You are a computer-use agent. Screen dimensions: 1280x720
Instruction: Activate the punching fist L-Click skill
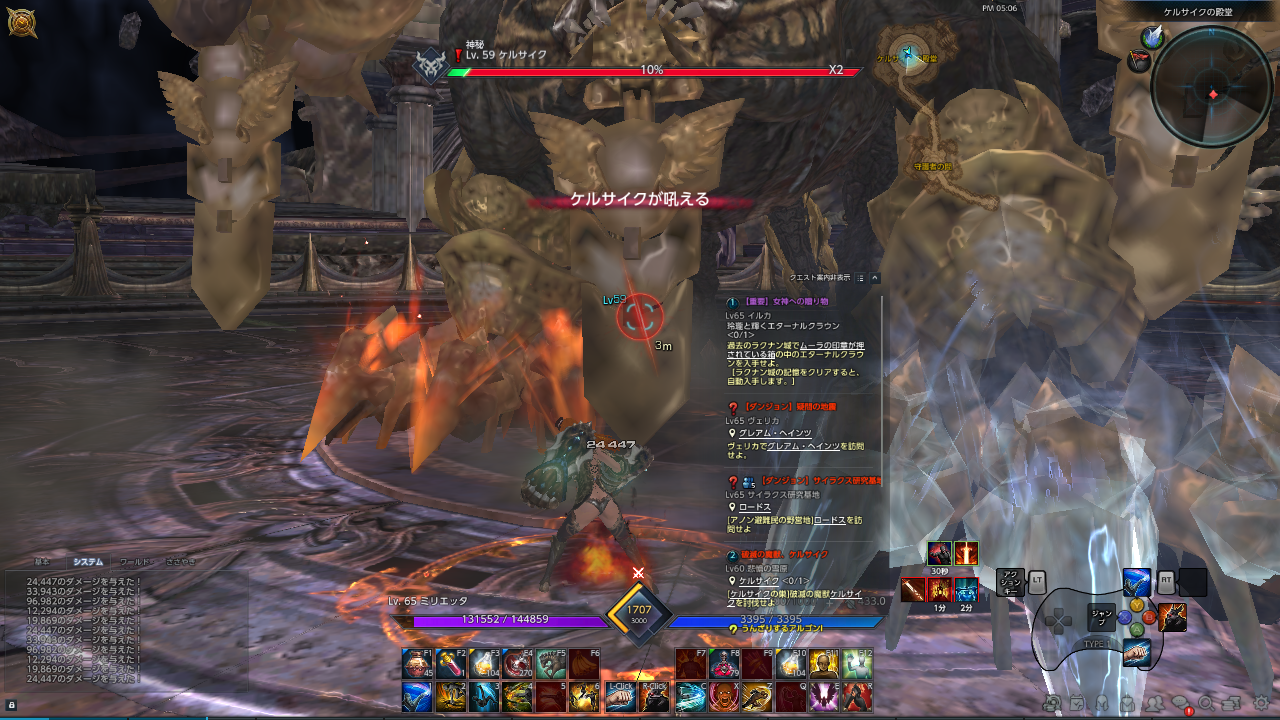[x=620, y=697]
